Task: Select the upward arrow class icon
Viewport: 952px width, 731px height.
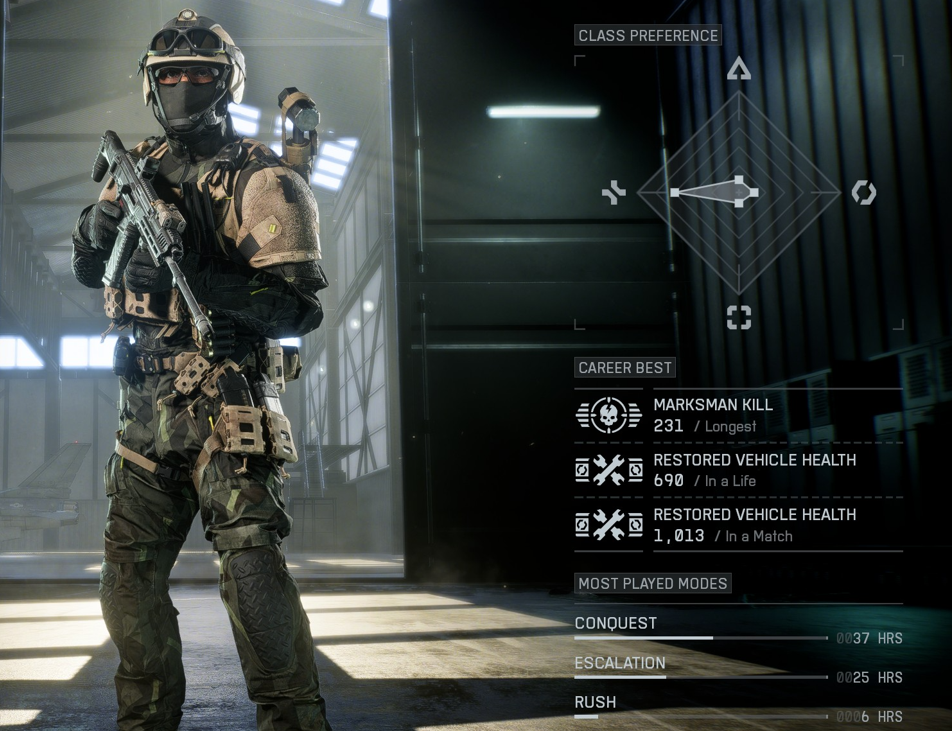Action: click(x=739, y=68)
